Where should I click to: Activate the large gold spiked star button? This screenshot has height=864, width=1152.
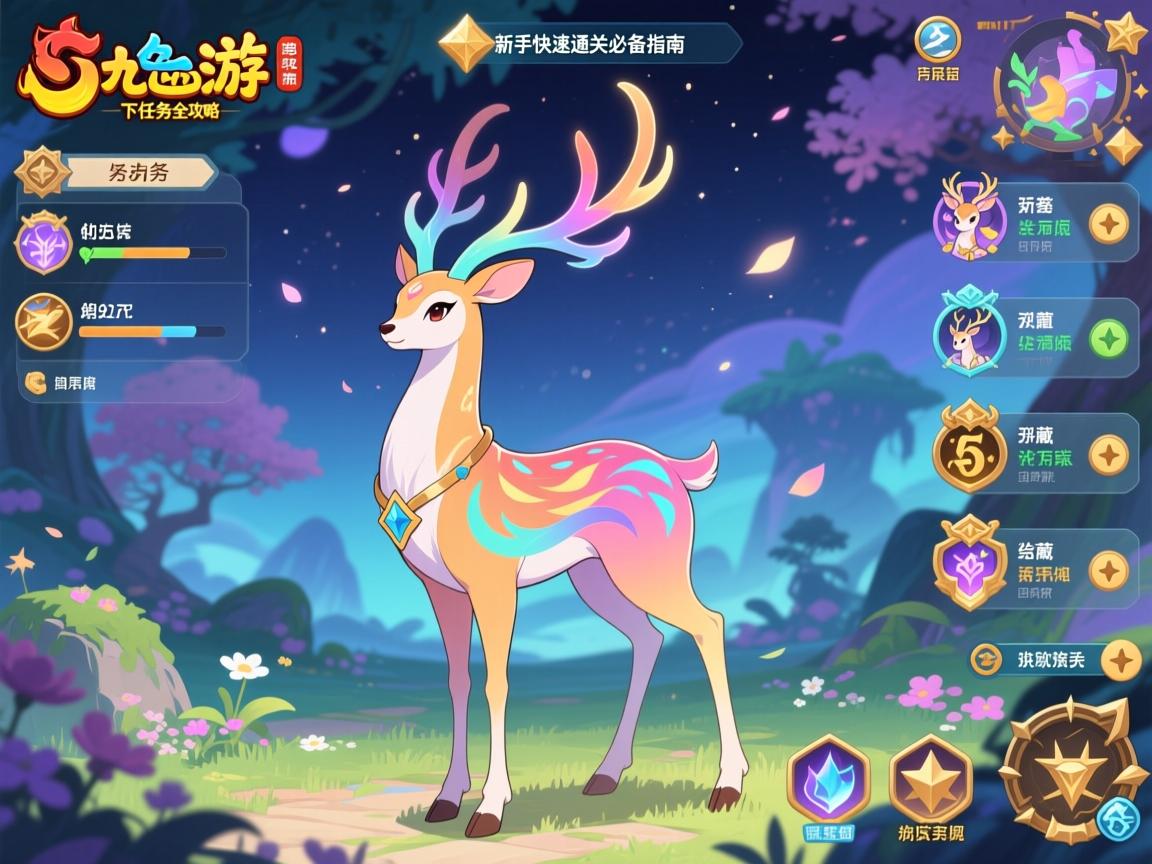pyautogui.click(x=1068, y=770)
